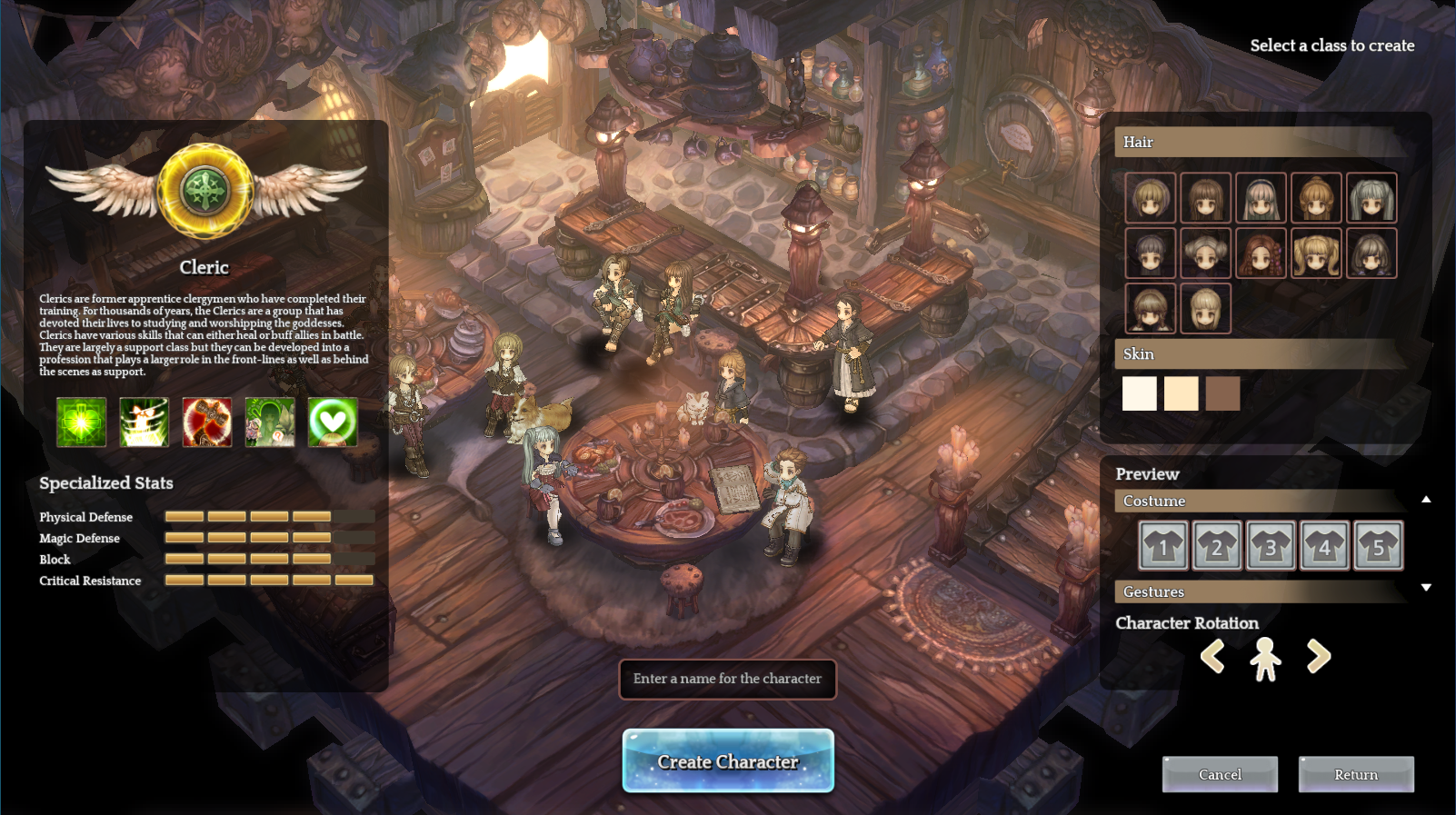Preview costume number 3
The width and height of the screenshot is (1456, 815).
tap(1271, 546)
